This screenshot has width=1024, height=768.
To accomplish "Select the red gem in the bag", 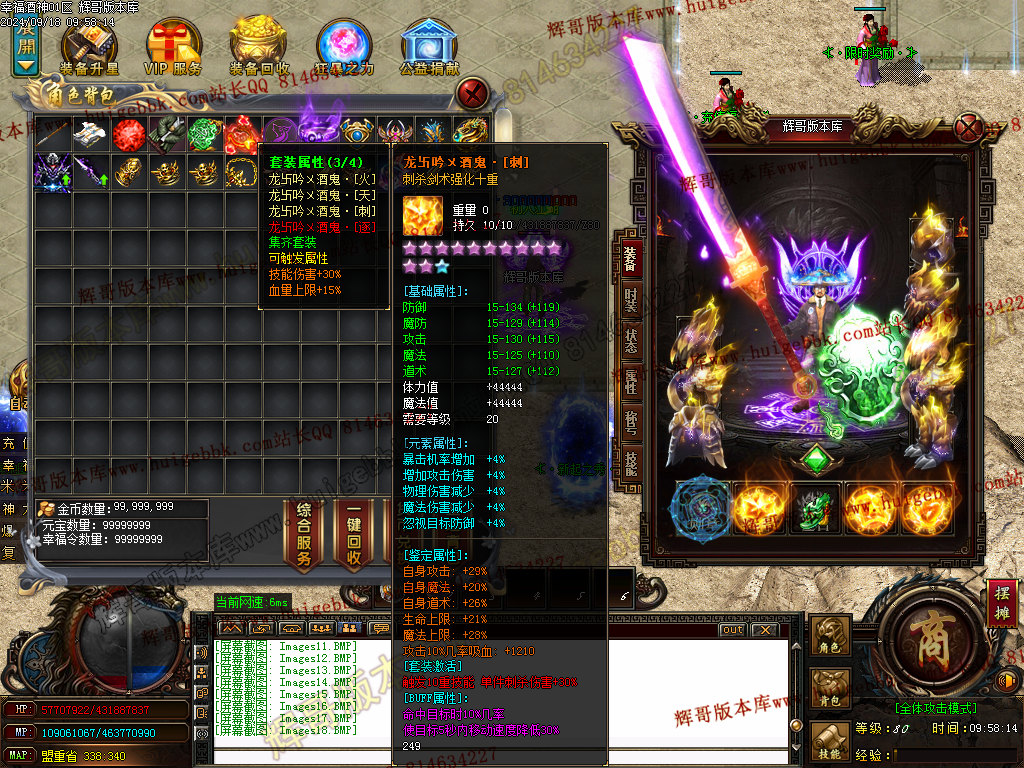I will click(129, 133).
